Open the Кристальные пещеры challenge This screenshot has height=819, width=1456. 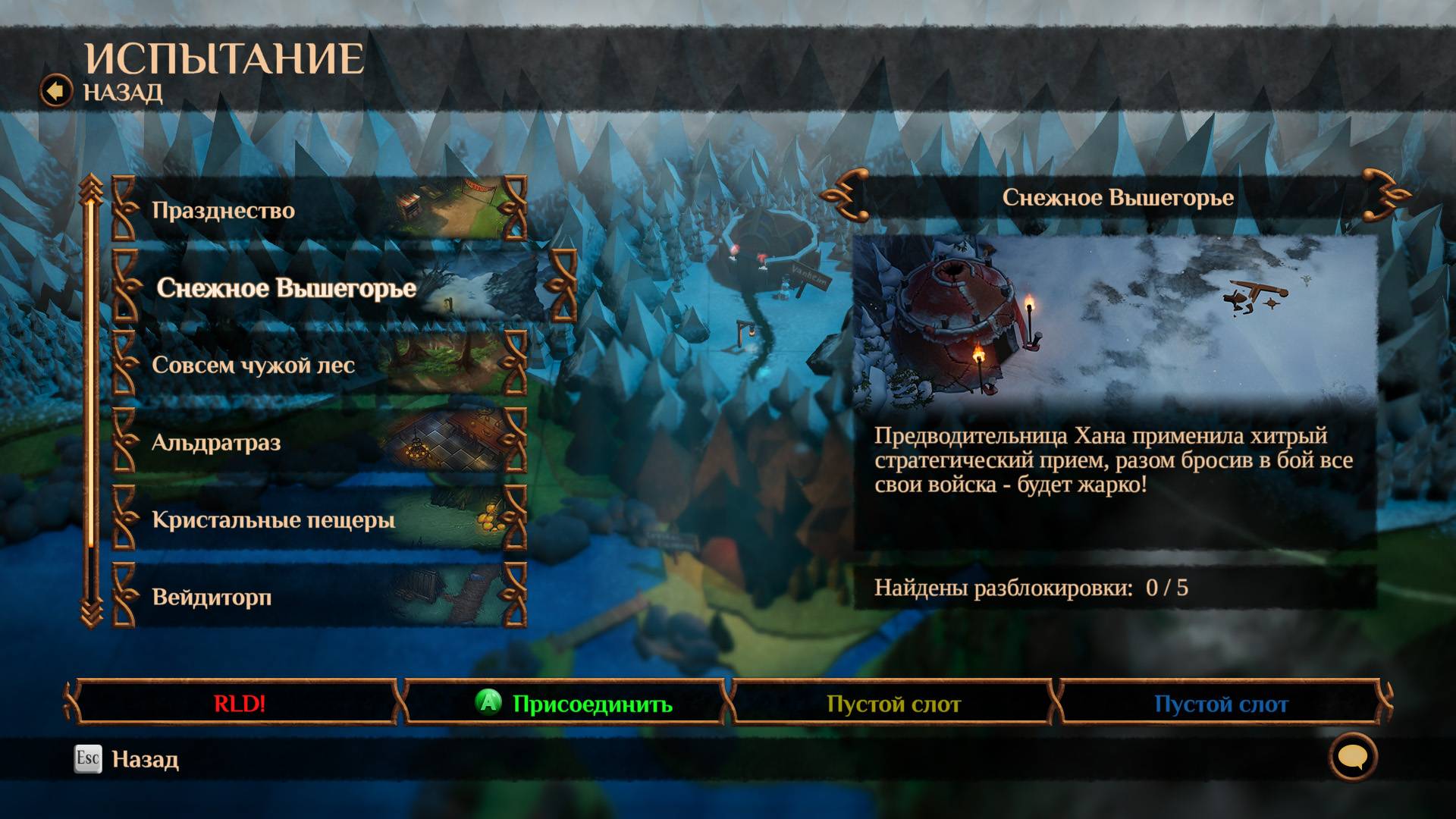[318, 519]
